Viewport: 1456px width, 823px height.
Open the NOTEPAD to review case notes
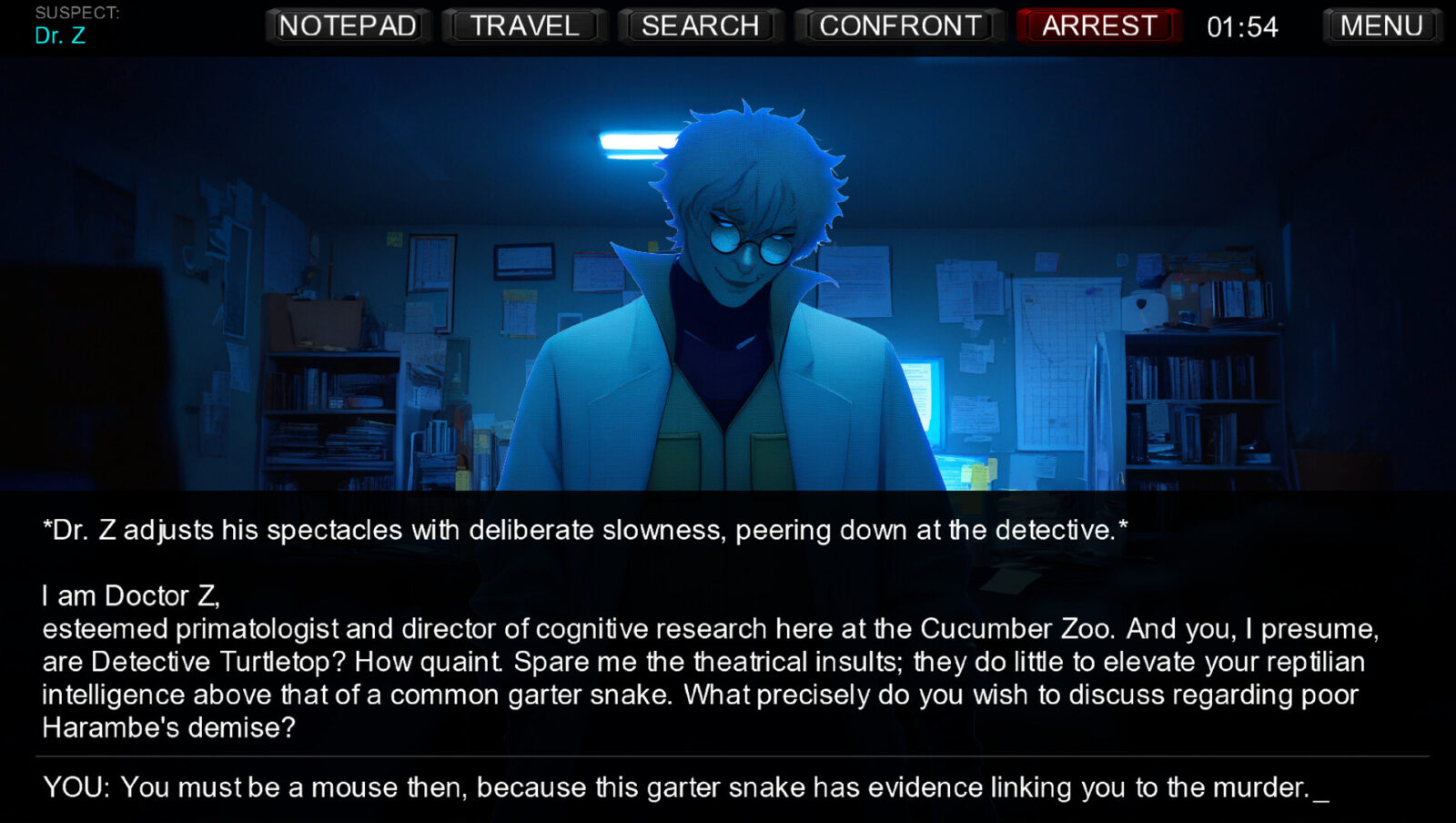tap(347, 25)
